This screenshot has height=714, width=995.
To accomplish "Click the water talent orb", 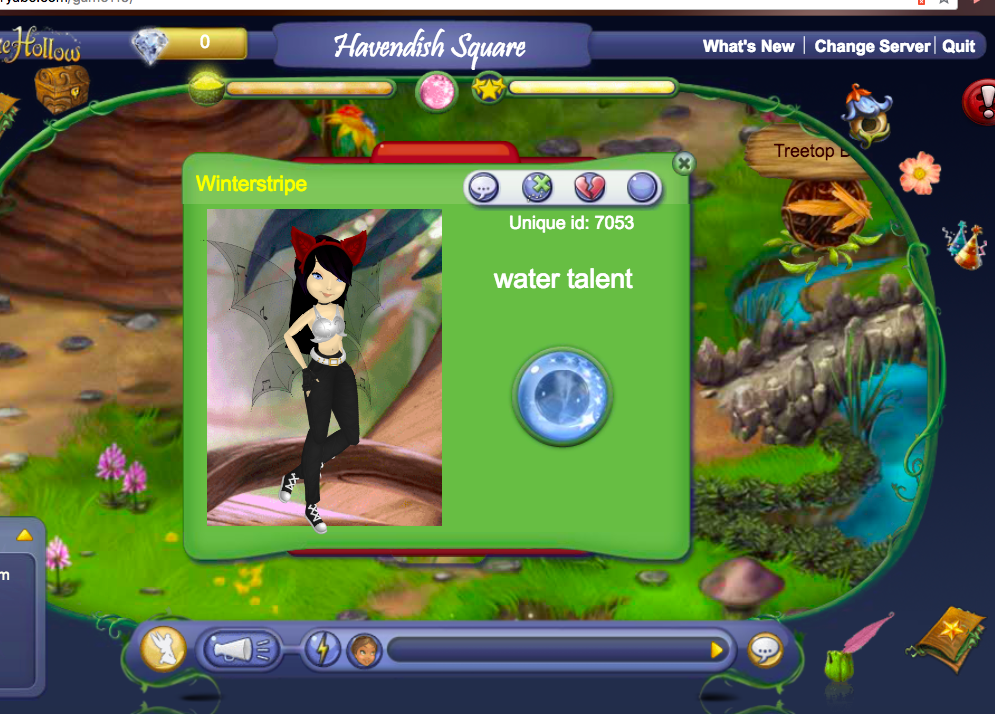I will pos(562,396).
